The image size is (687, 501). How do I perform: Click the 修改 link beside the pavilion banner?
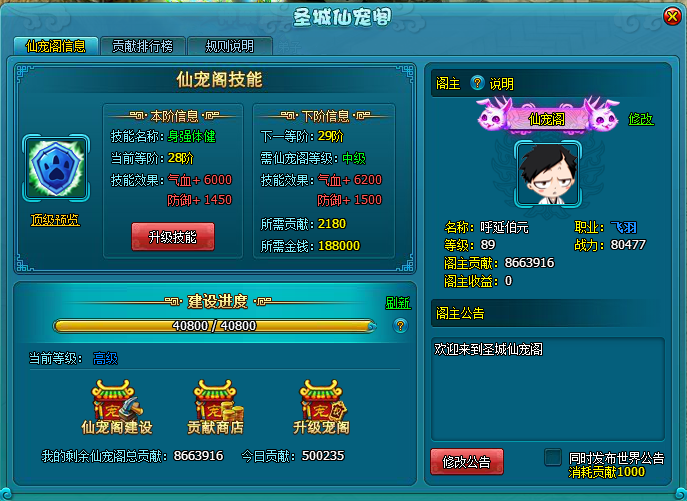641,119
